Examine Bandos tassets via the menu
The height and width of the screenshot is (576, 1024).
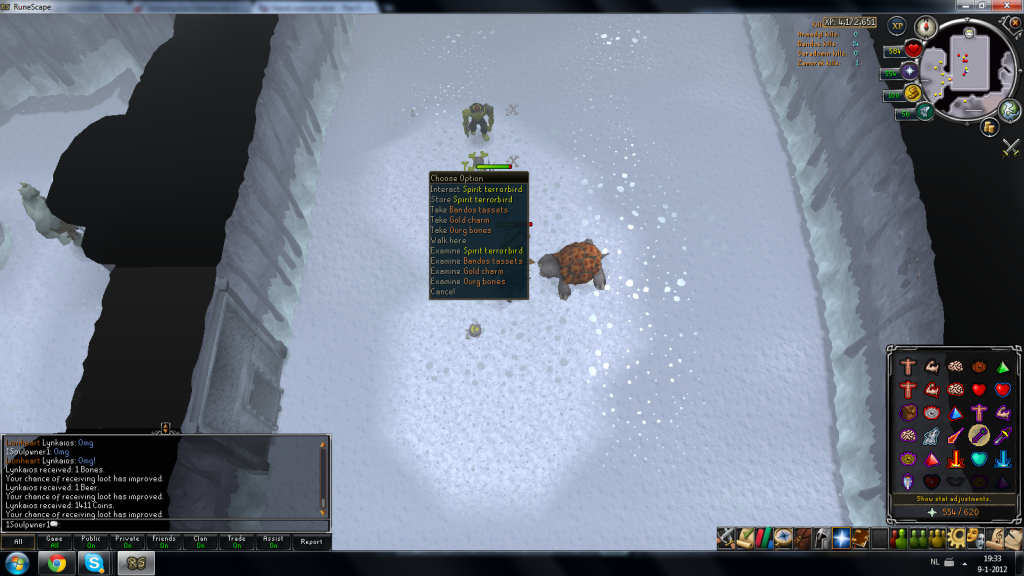point(476,261)
